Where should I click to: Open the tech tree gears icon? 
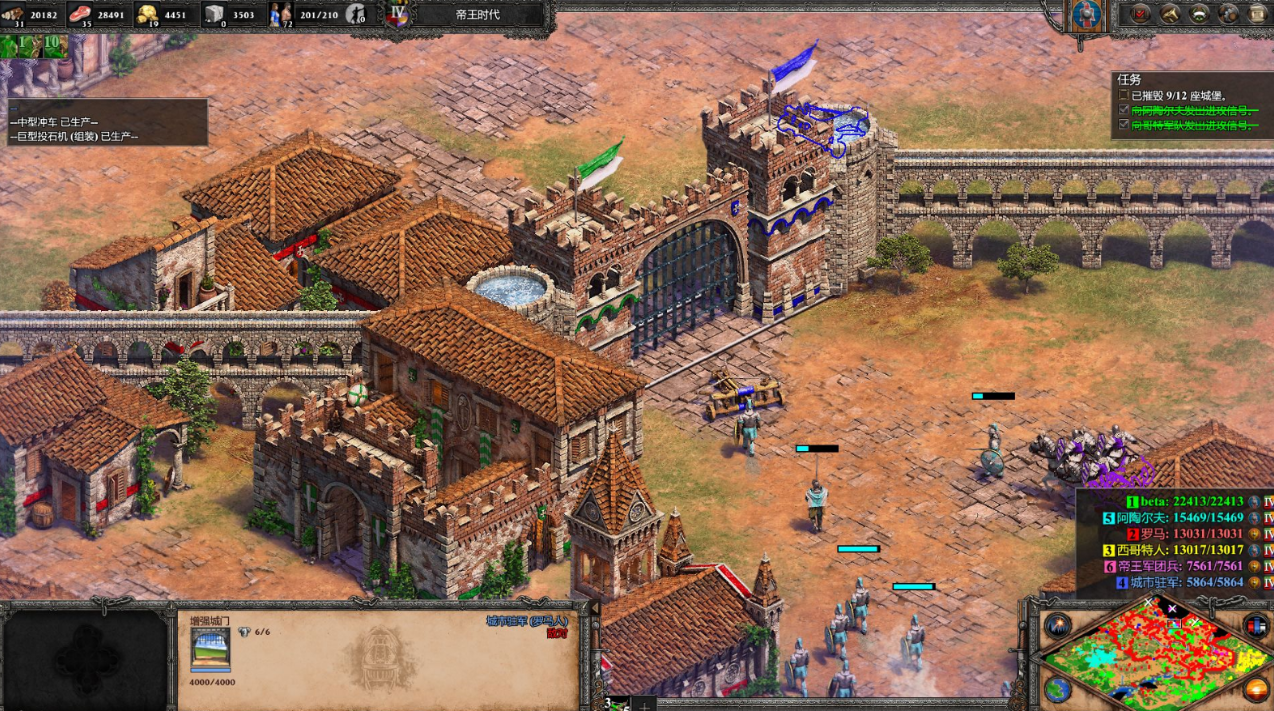[x=1228, y=14]
